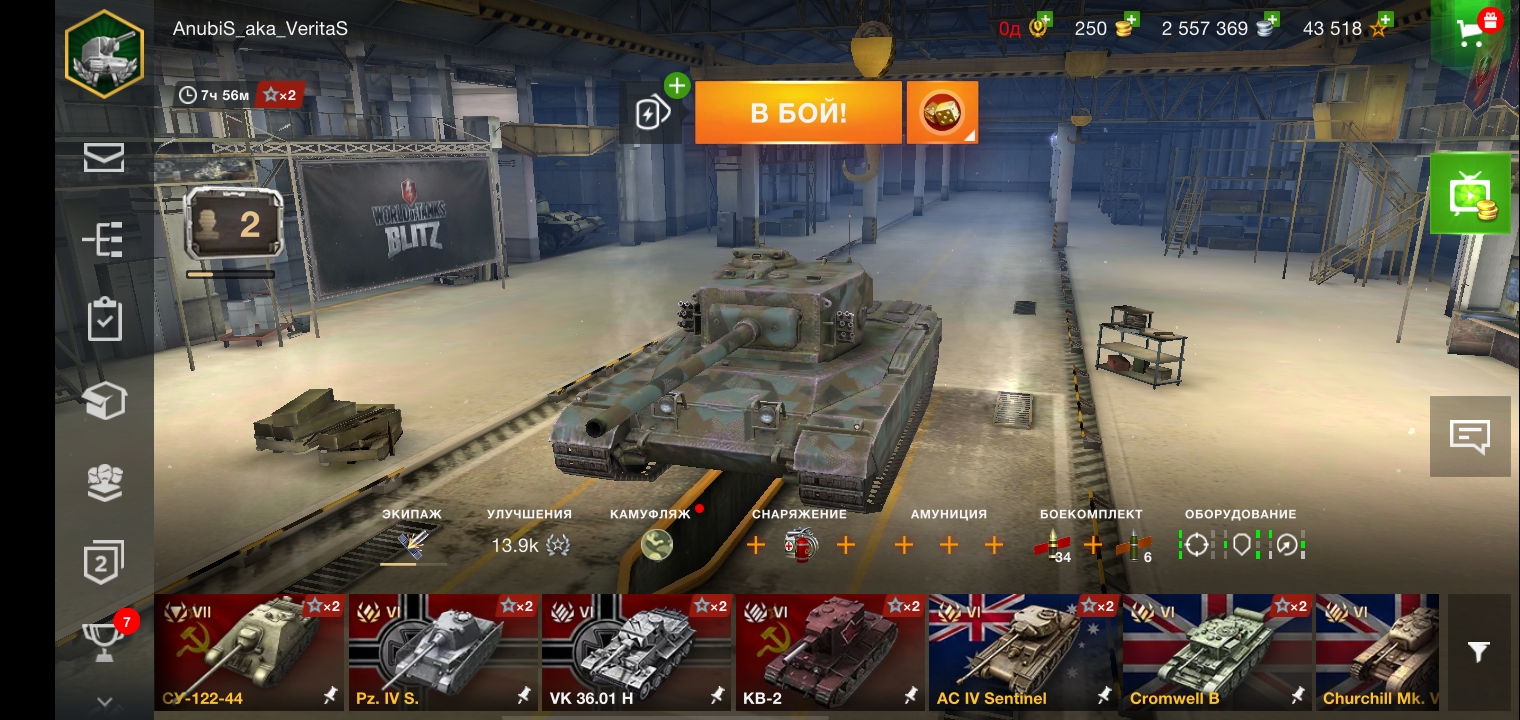This screenshot has height=720, width=1520.
Task: Select the AC IV Sentinel tank card
Action: click(x=1024, y=652)
